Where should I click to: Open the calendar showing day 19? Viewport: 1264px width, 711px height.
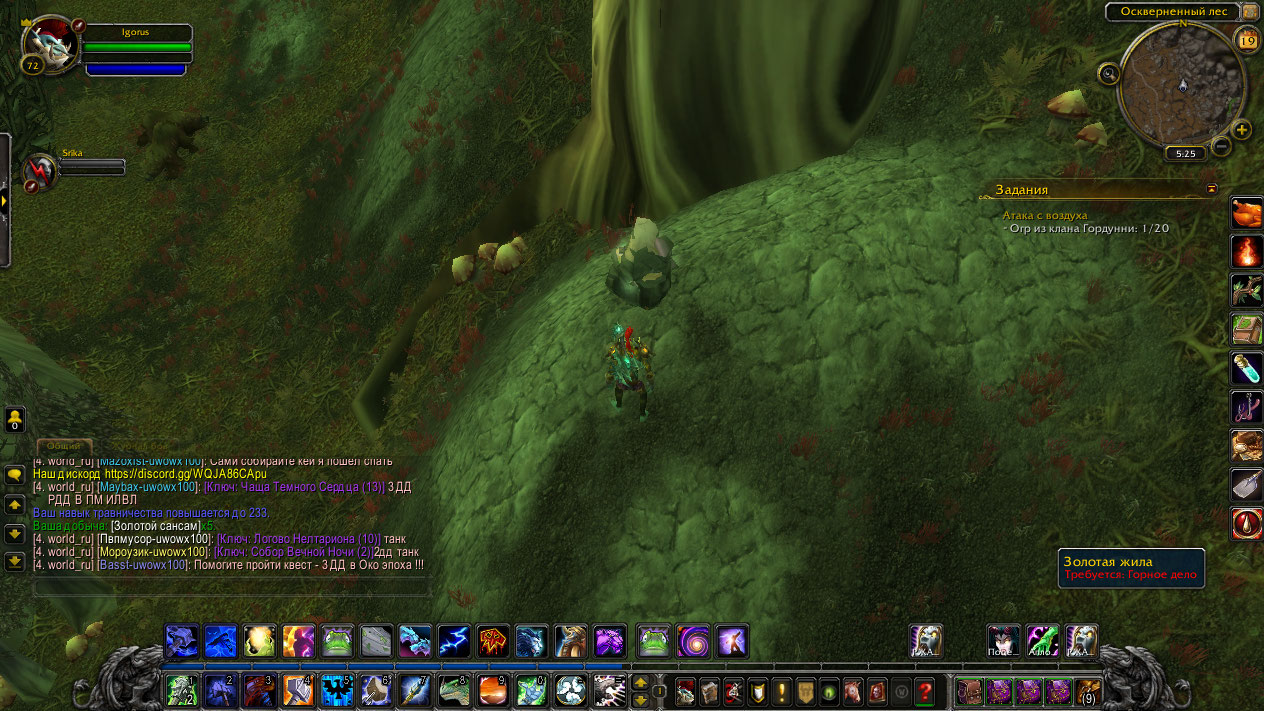[1247, 40]
